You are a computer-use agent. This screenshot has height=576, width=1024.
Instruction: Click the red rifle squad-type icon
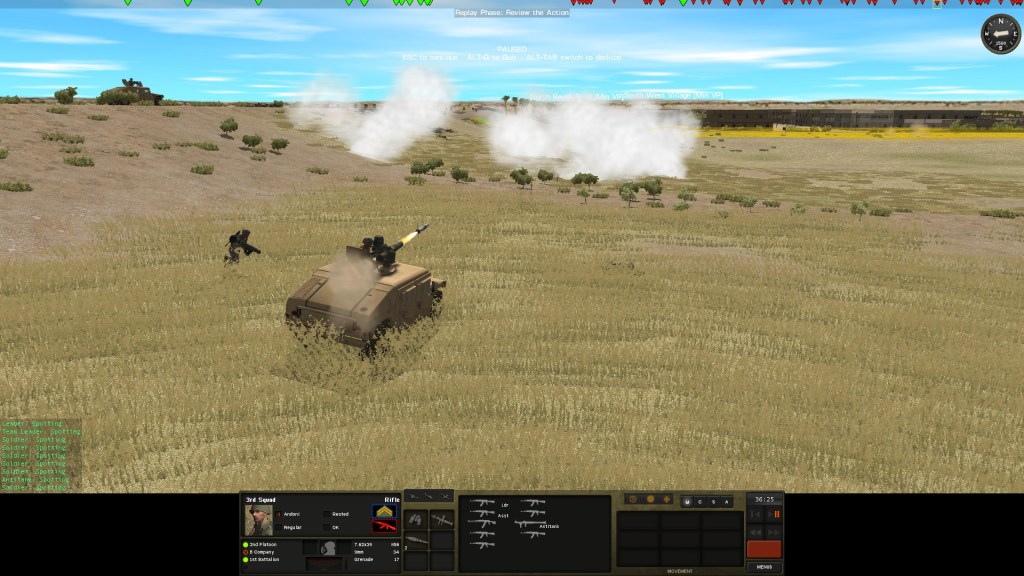coord(384,527)
